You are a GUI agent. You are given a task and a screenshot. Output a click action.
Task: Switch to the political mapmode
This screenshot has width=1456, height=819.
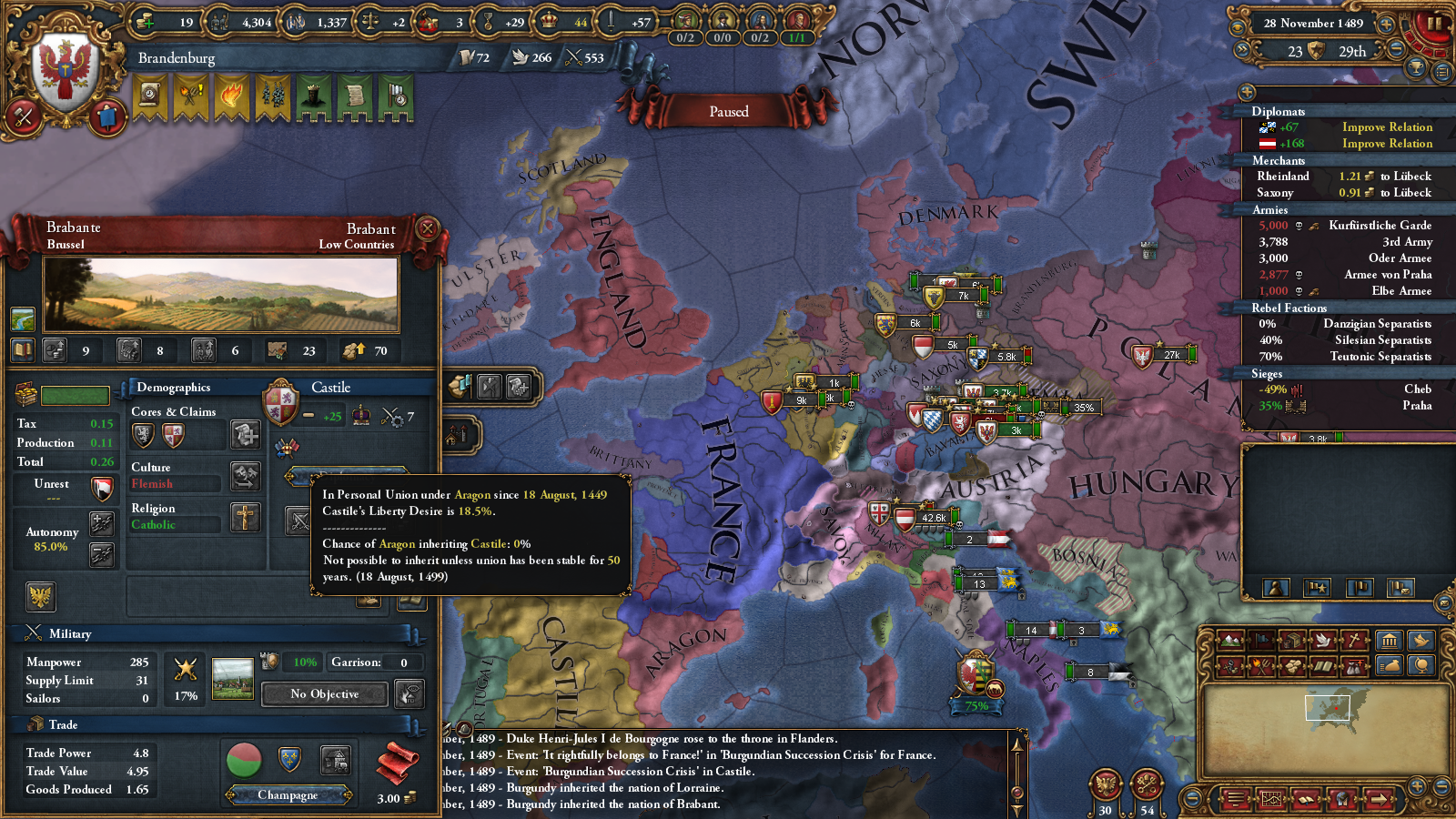point(1261,641)
